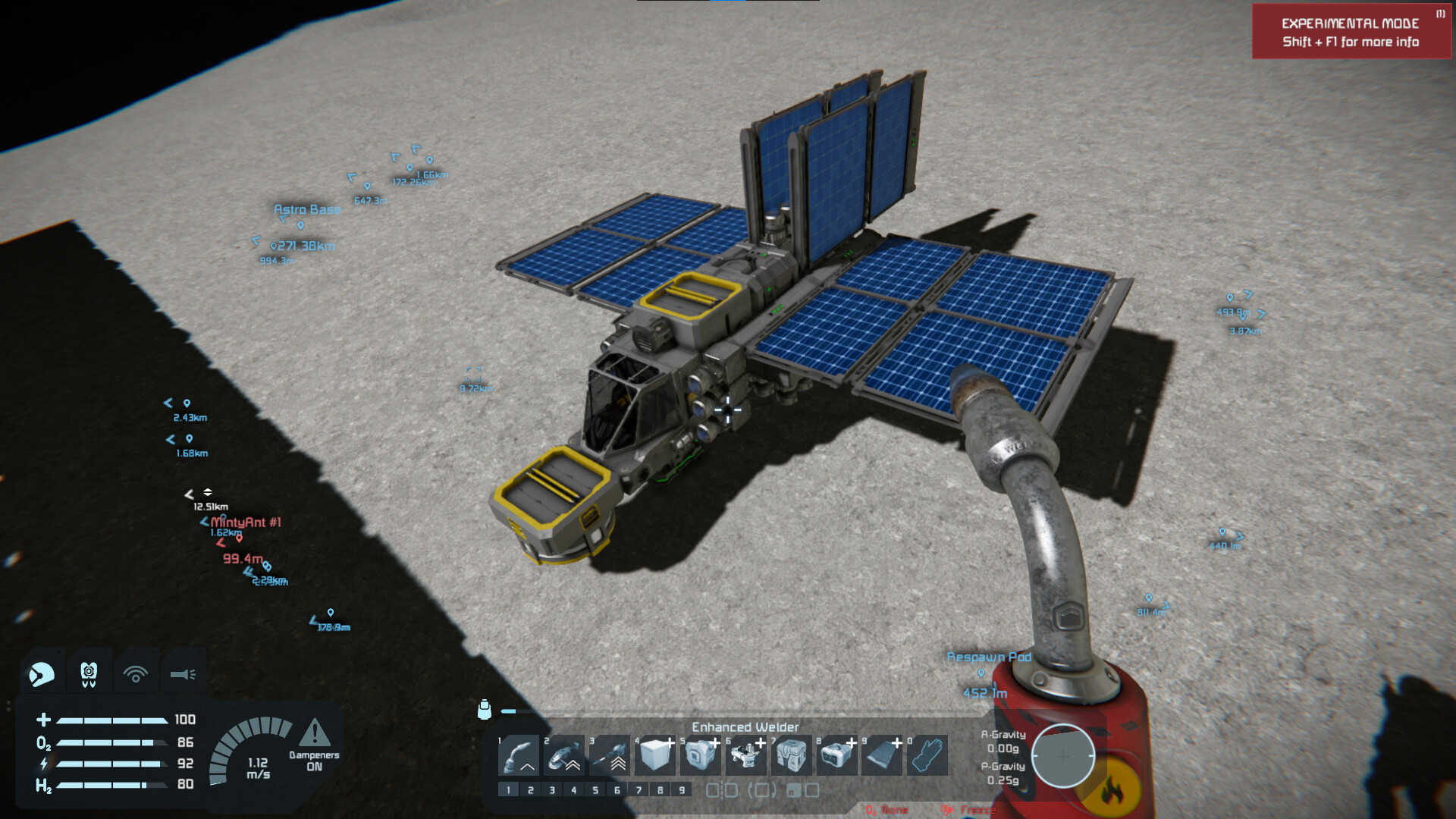This screenshot has width=1456, height=819.
Task: Toggle the flashlight icon
Action: (x=183, y=673)
